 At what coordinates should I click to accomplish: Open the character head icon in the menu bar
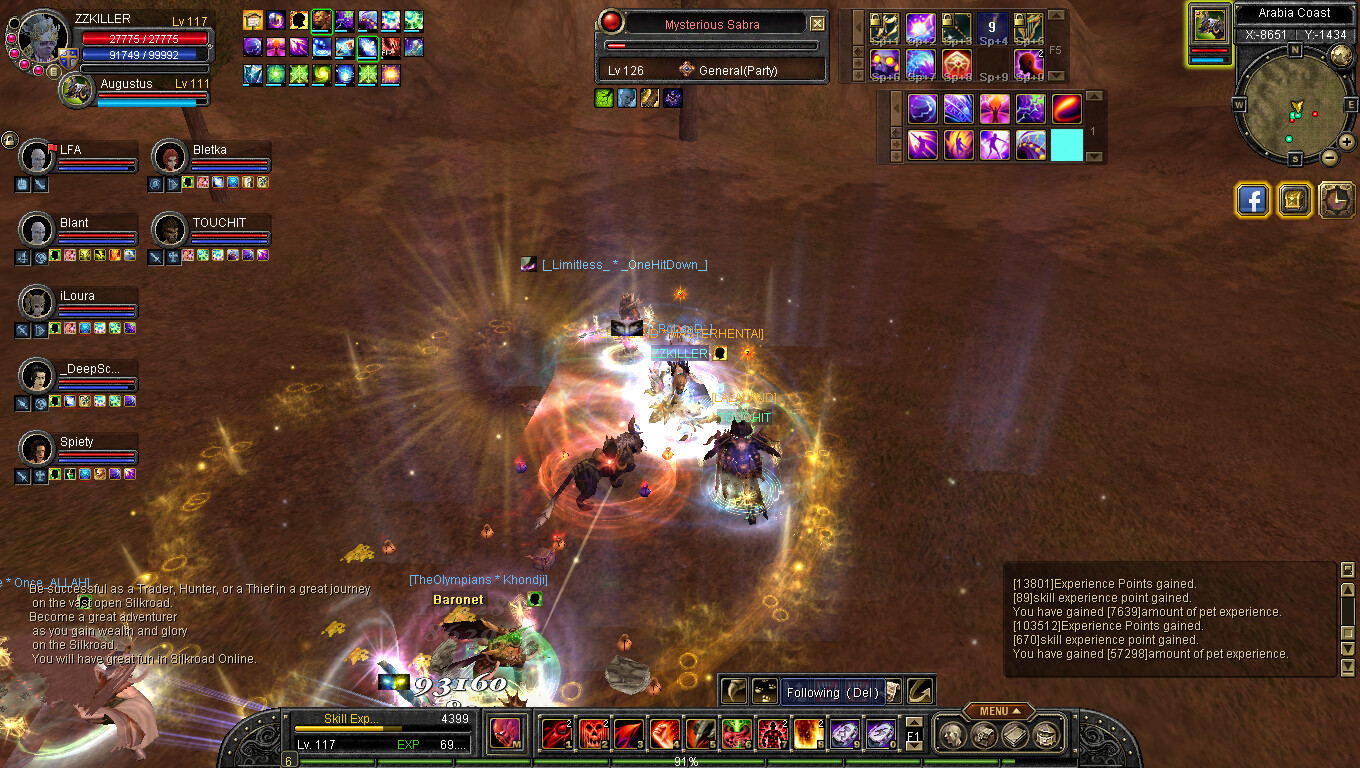(953, 734)
